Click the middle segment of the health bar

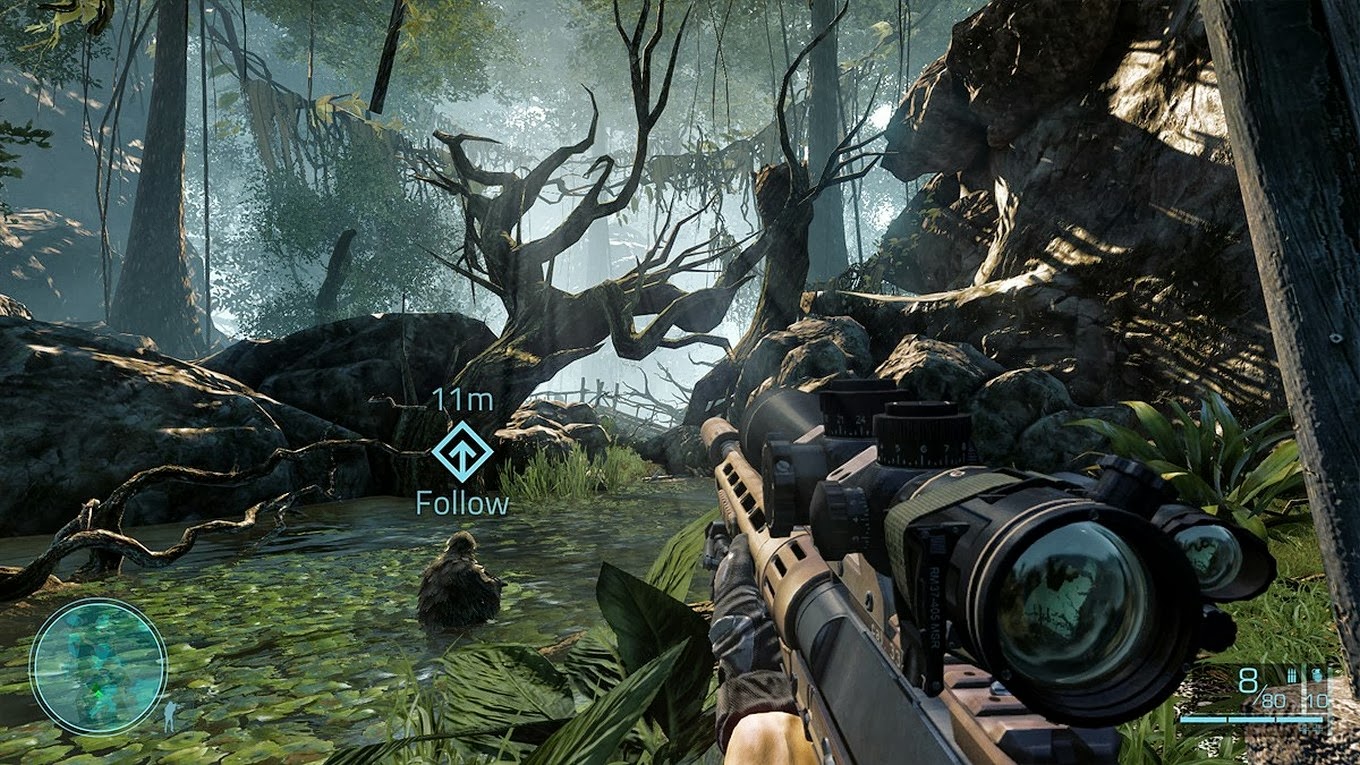click(1250, 718)
